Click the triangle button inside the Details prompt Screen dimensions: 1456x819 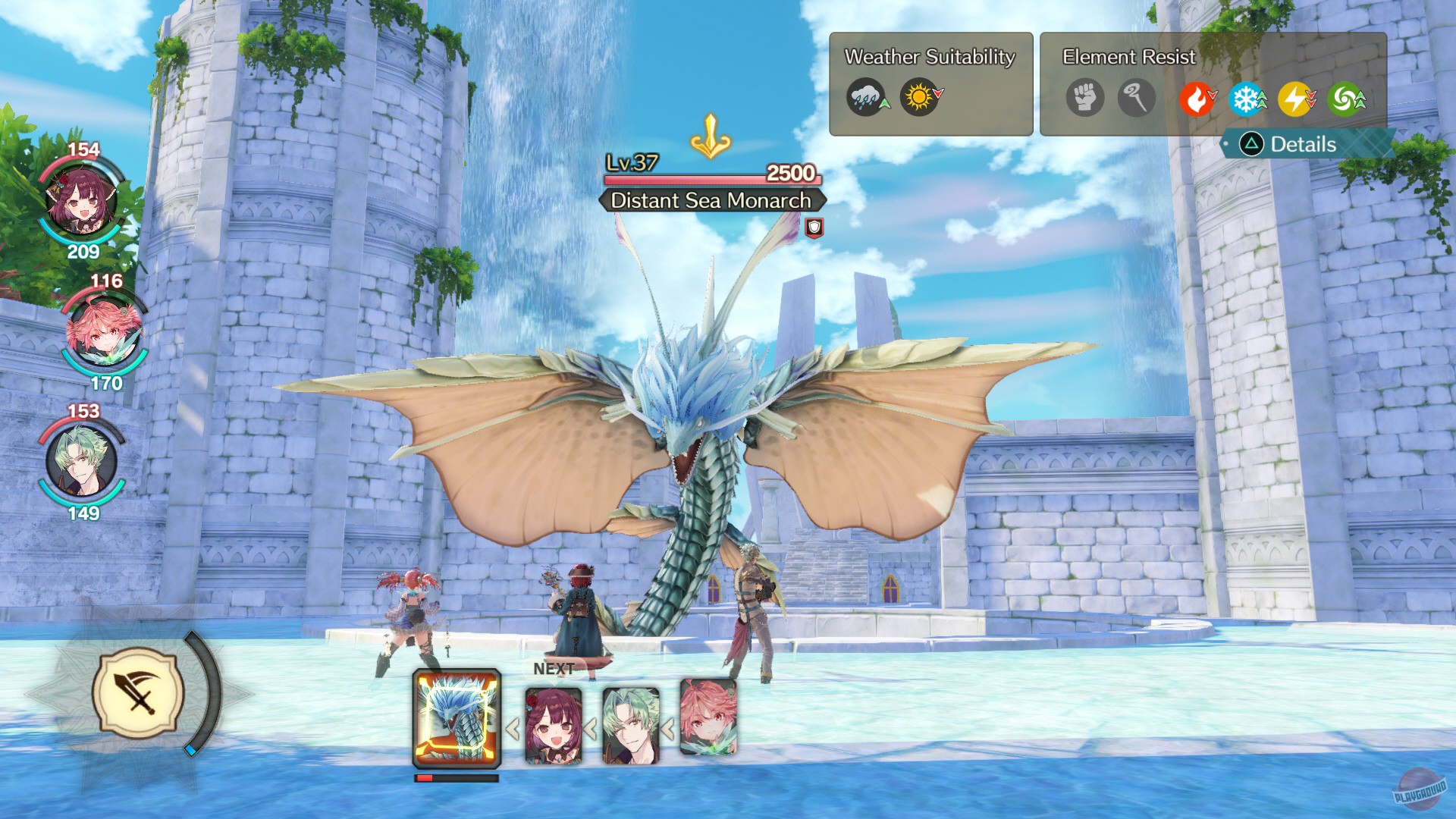coord(1252,144)
